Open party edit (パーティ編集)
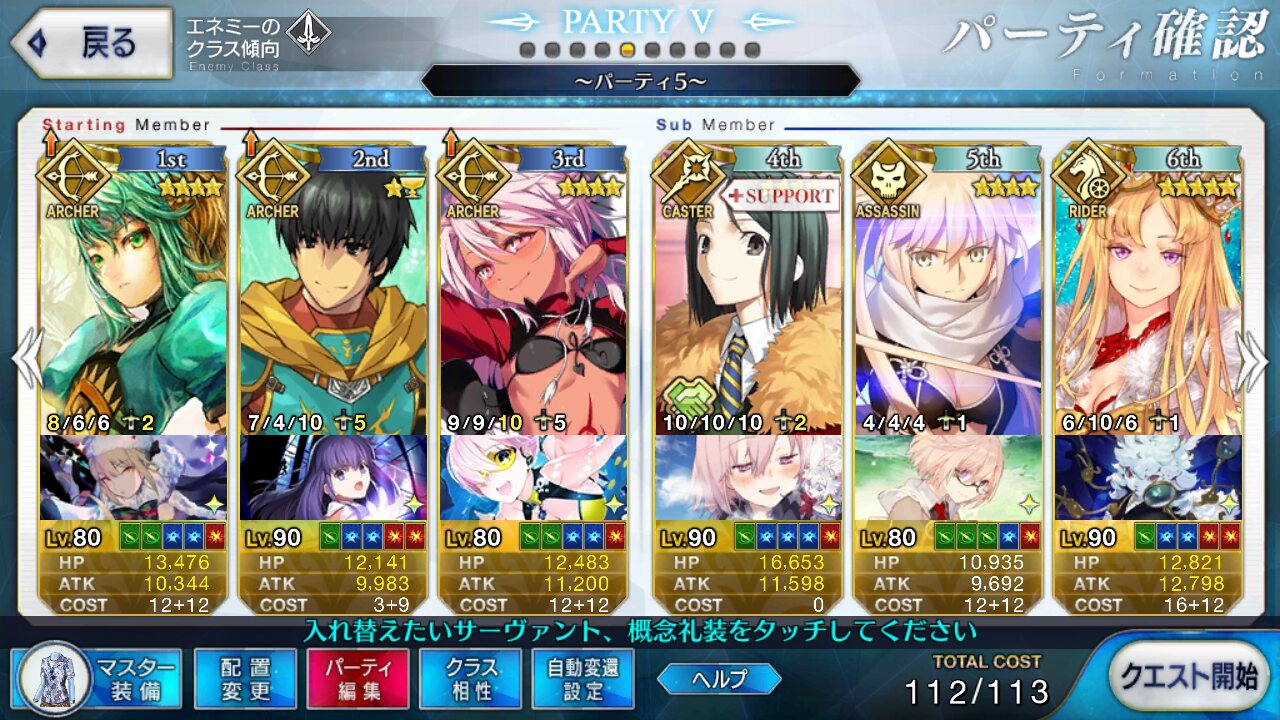The height and width of the screenshot is (720, 1280). pos(357,678)
